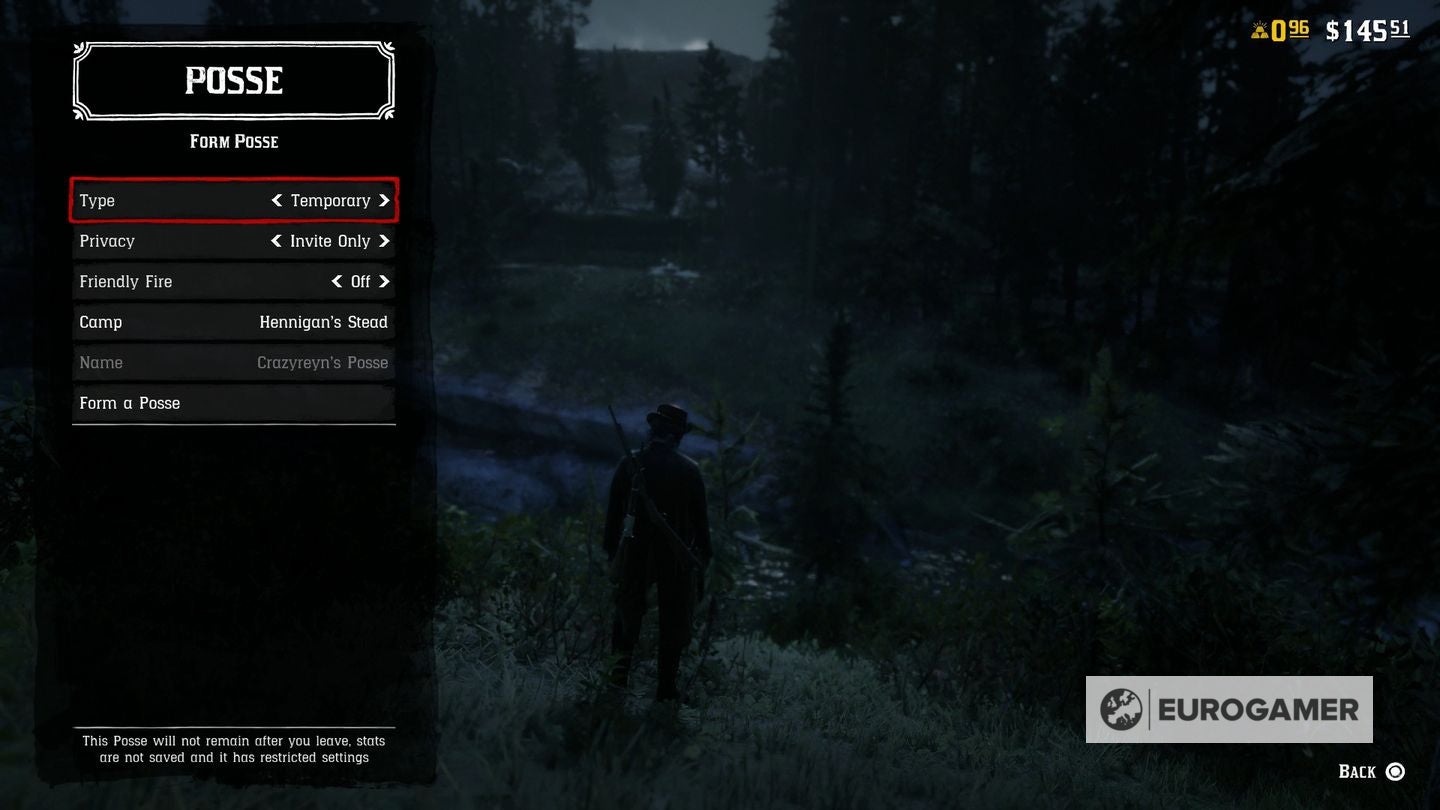Cycle the Privacy option backward
The image size is (1440, 810).
(277, 241)
